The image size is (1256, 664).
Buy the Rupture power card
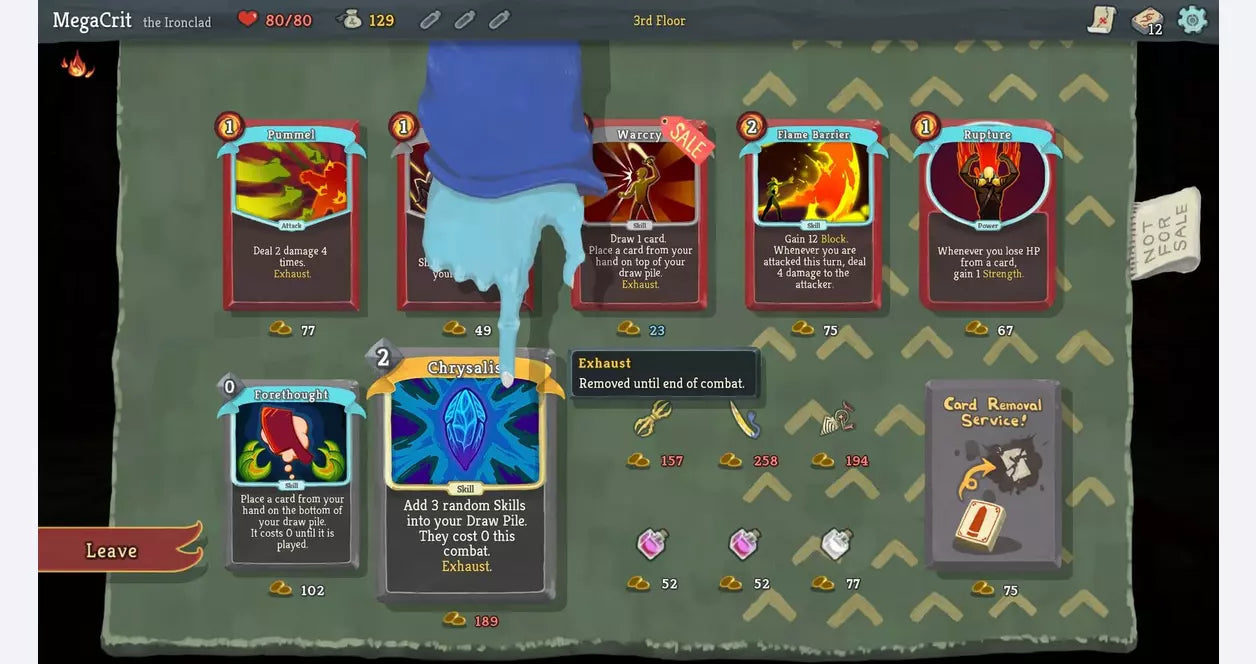pos(987,217)
